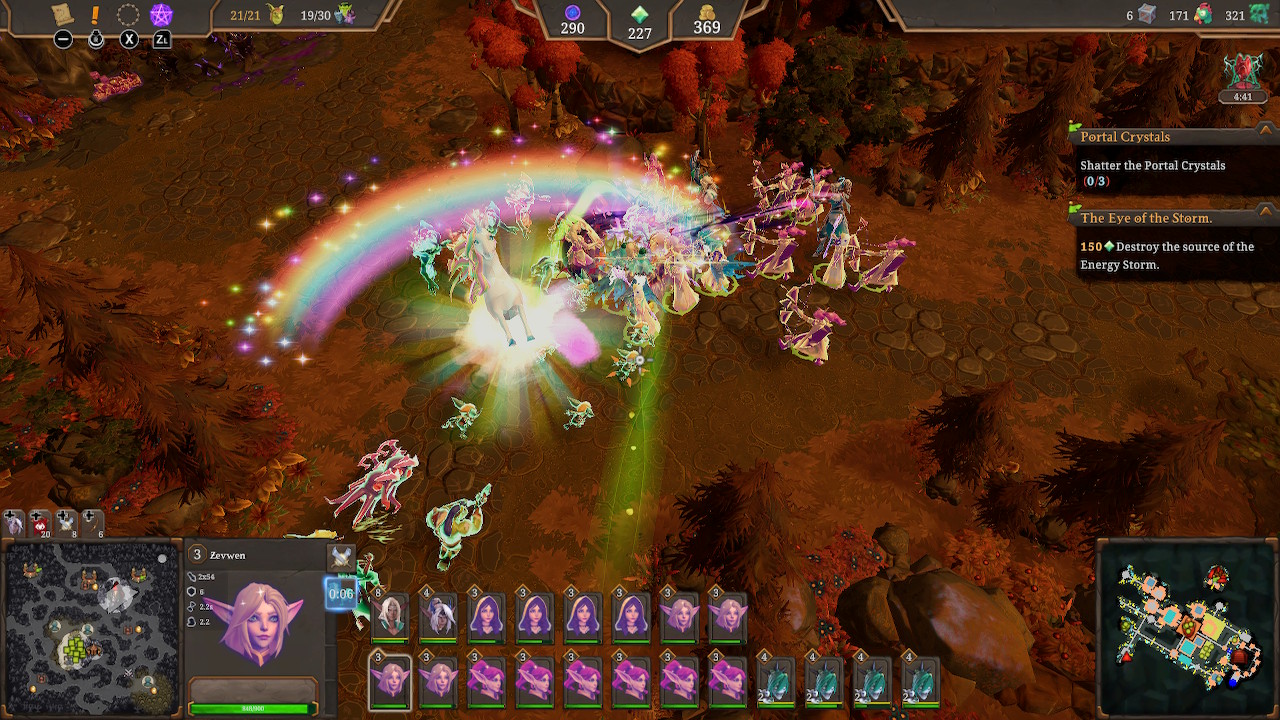Click the orange exclamation alert icon

tap(95, 13)
